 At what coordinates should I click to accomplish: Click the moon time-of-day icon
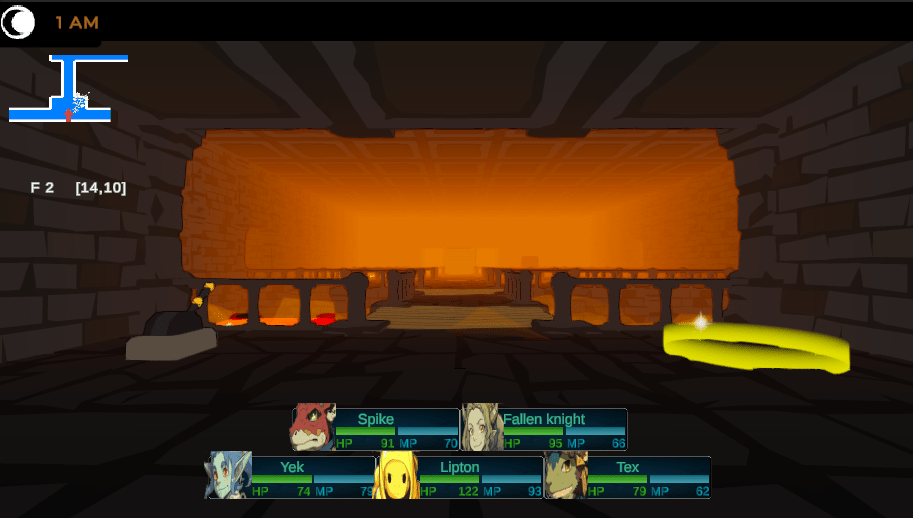(x=18, y=23)
